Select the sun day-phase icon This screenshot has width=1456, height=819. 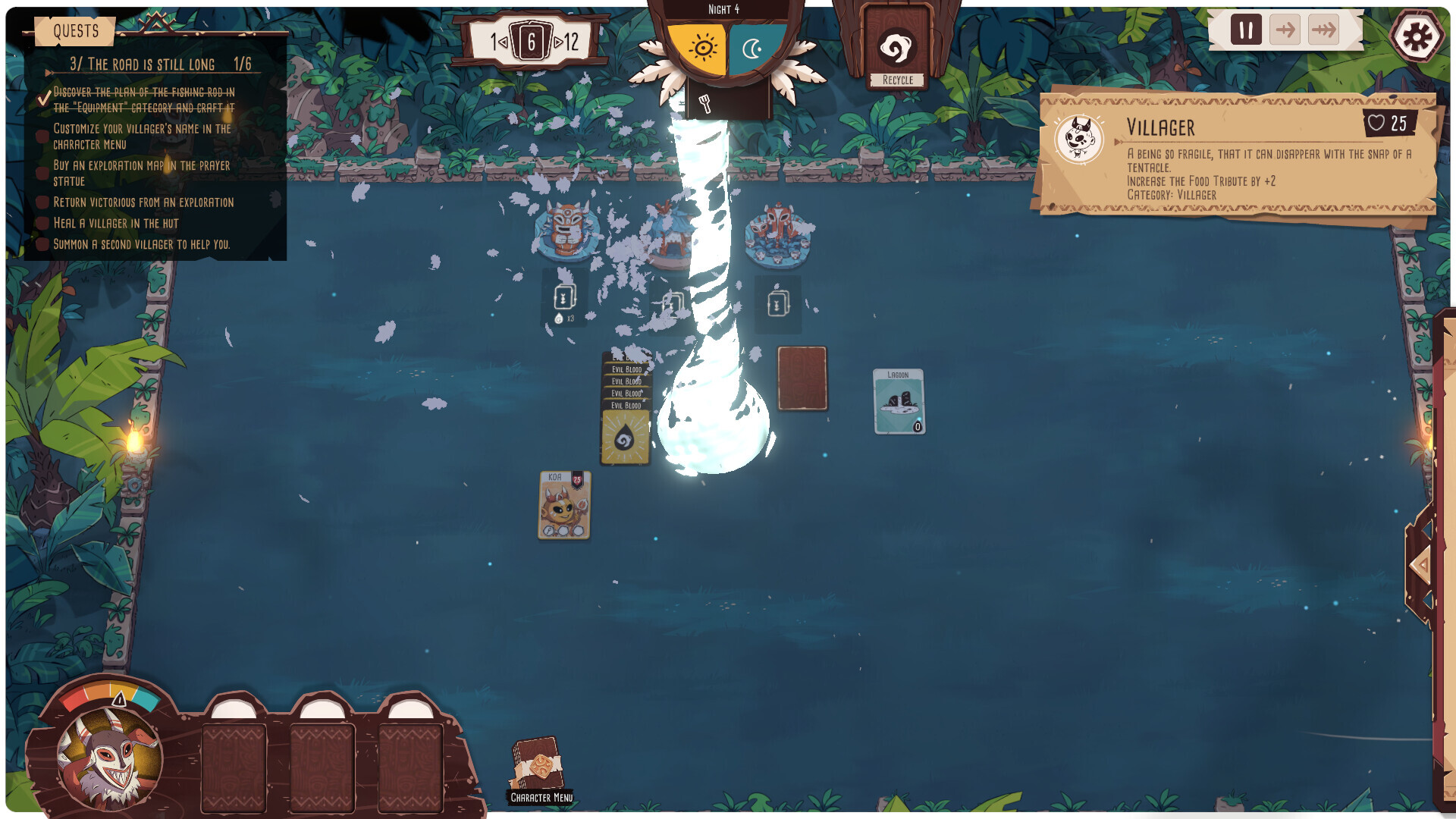coord(701,49)
